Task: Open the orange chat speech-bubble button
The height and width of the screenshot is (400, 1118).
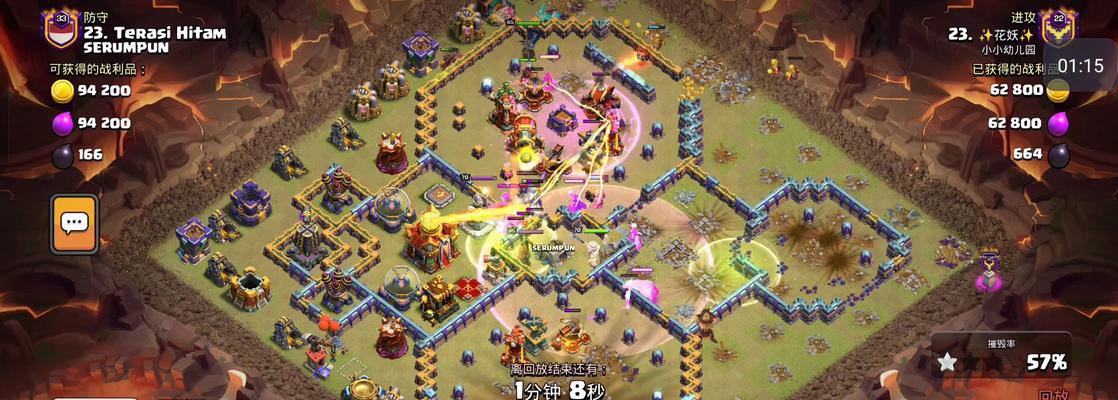Action: [75, 223]
